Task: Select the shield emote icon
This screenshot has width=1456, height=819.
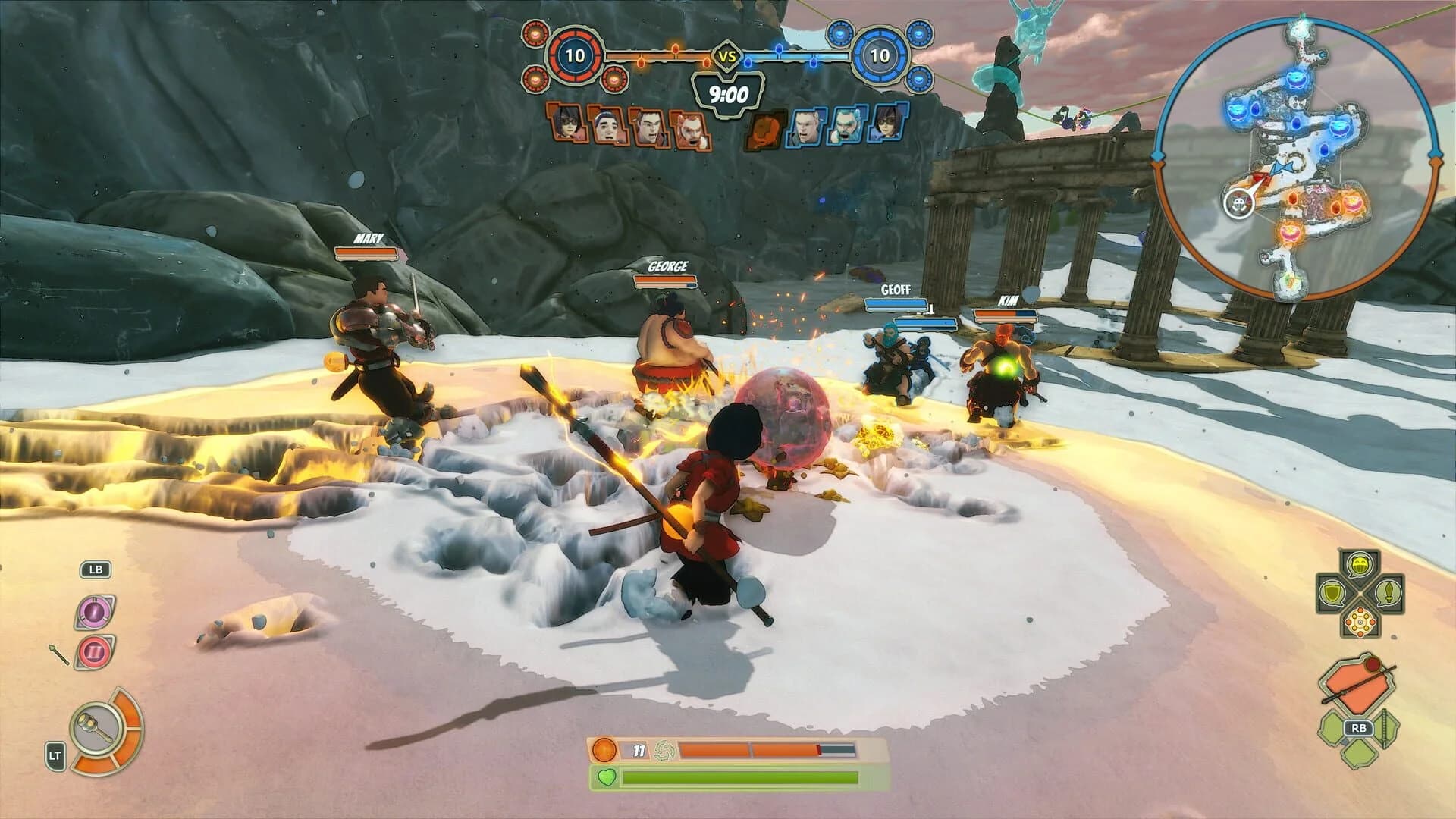Action: click(1332, 594)
